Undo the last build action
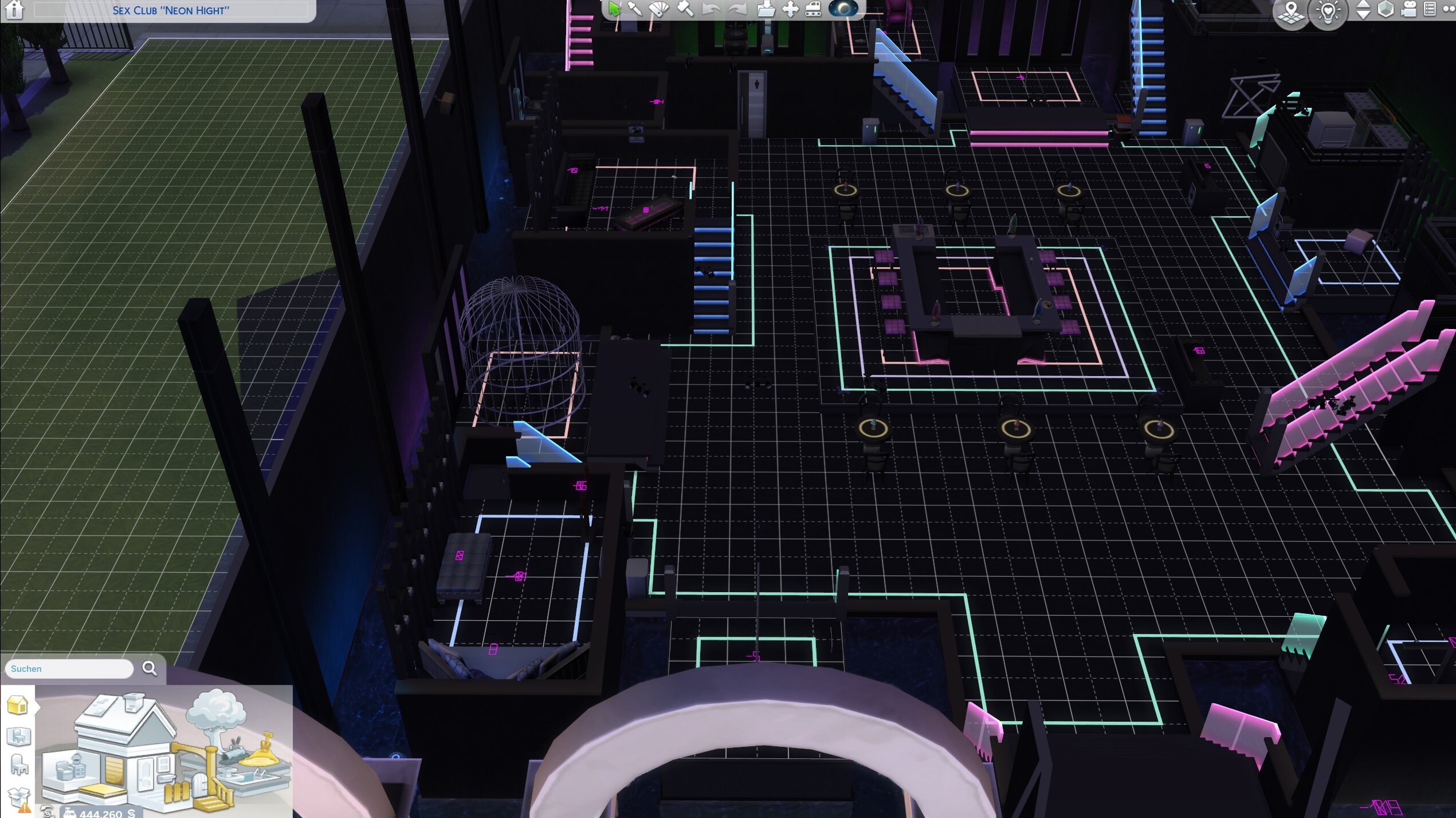Viewport: 1456px width, 818px height. tap(711, 9)
